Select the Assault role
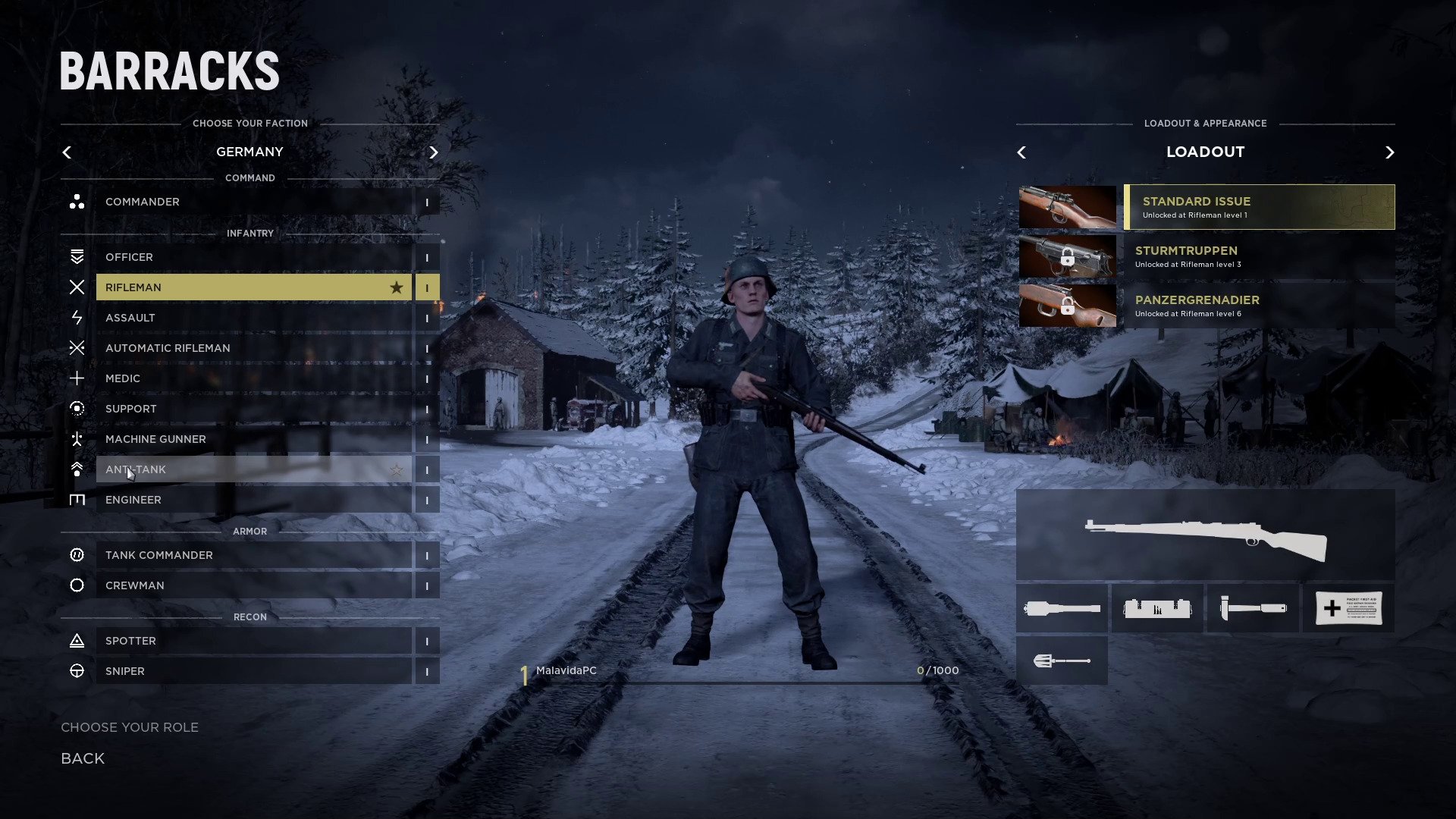The width and height of the screenshot is (1456, 819). [x=253, y=318]
